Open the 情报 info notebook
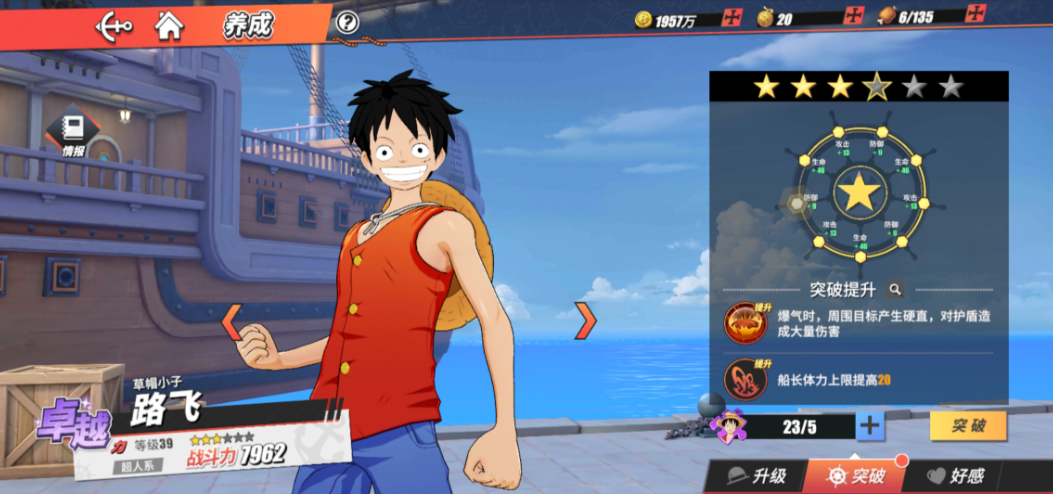This screenshot has width=1053, height=494. point(73,133)
